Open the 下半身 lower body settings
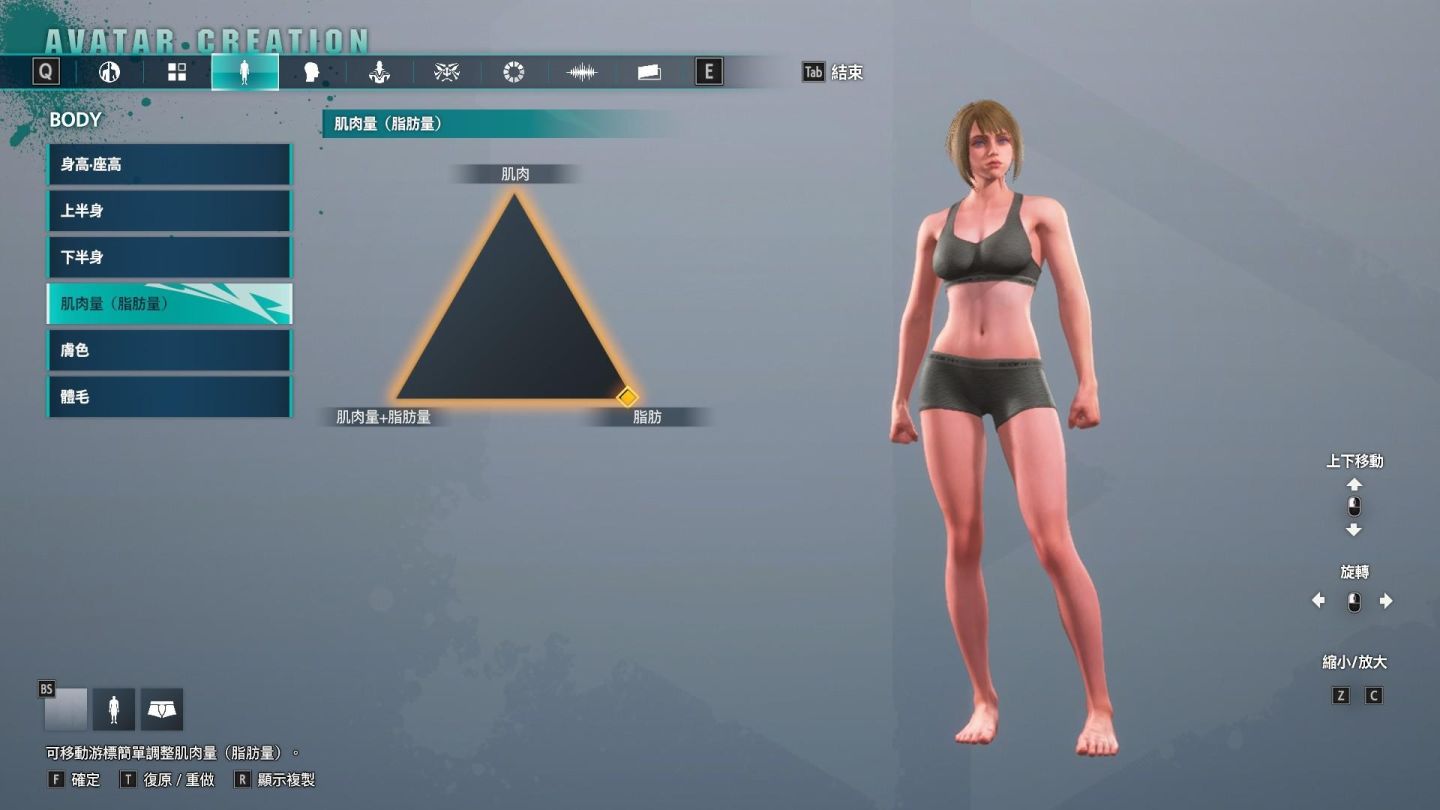1440x810 pixels. (168, 257)
